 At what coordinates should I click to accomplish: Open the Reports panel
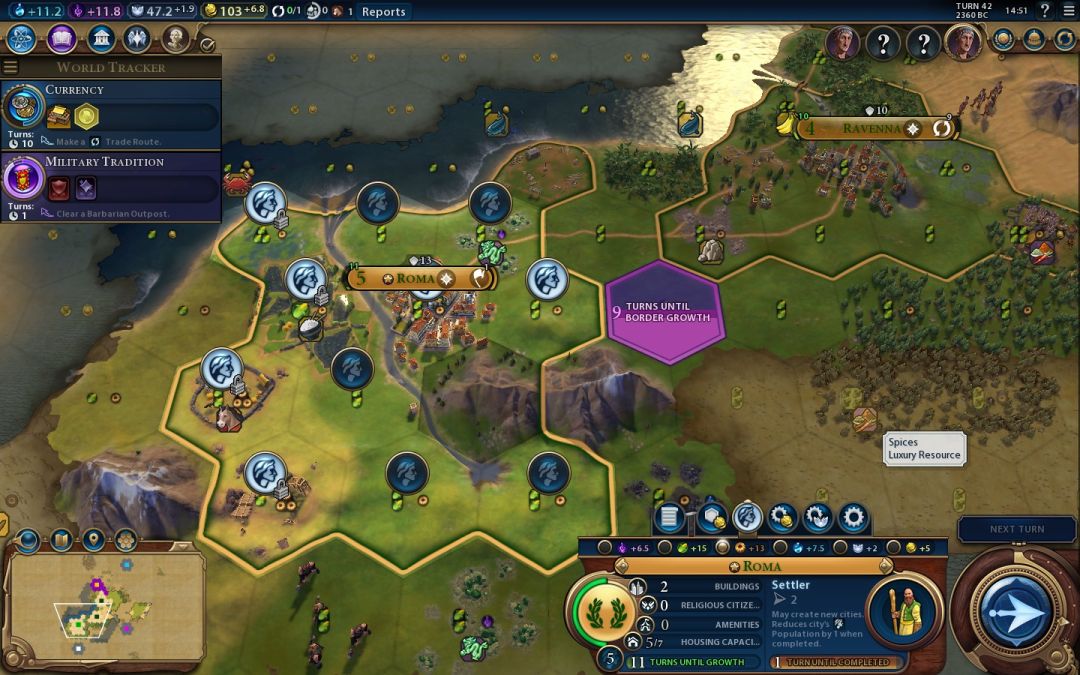383,12
